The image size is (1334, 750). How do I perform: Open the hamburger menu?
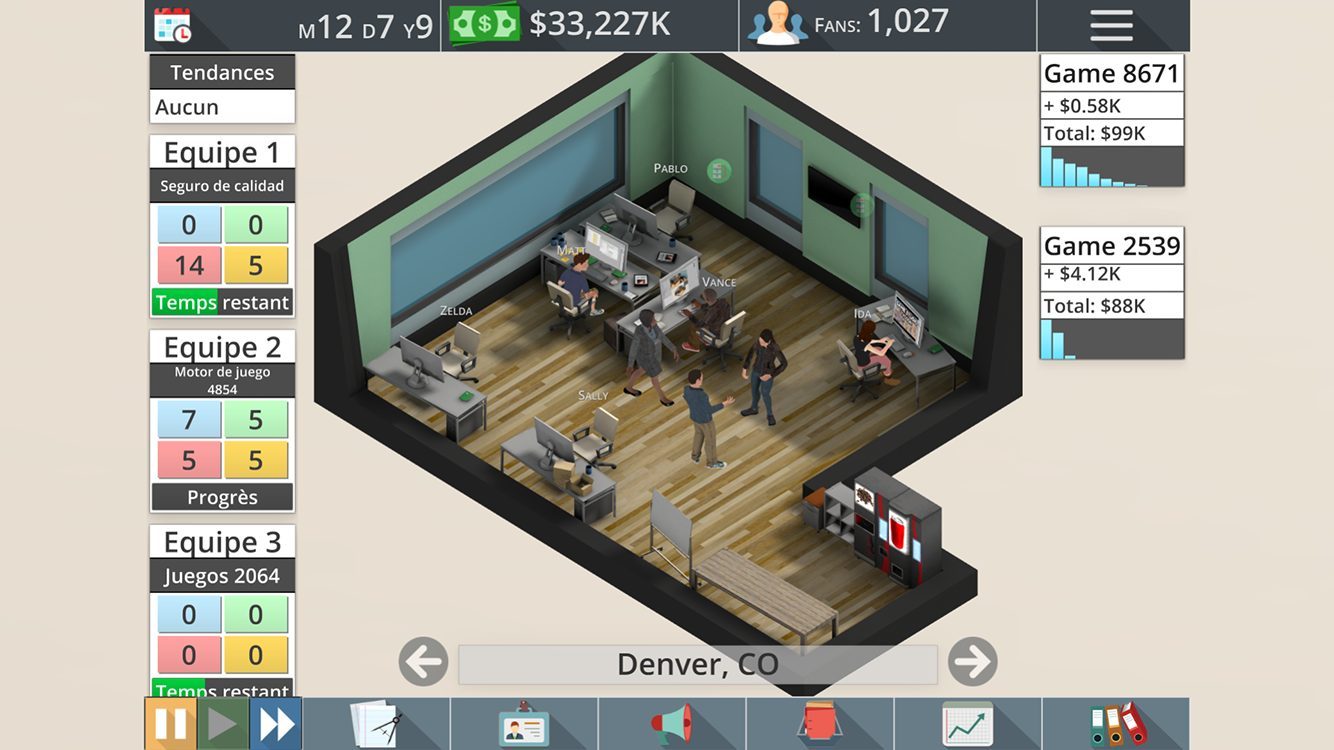pyautogui.click(x=1111, y=25)
